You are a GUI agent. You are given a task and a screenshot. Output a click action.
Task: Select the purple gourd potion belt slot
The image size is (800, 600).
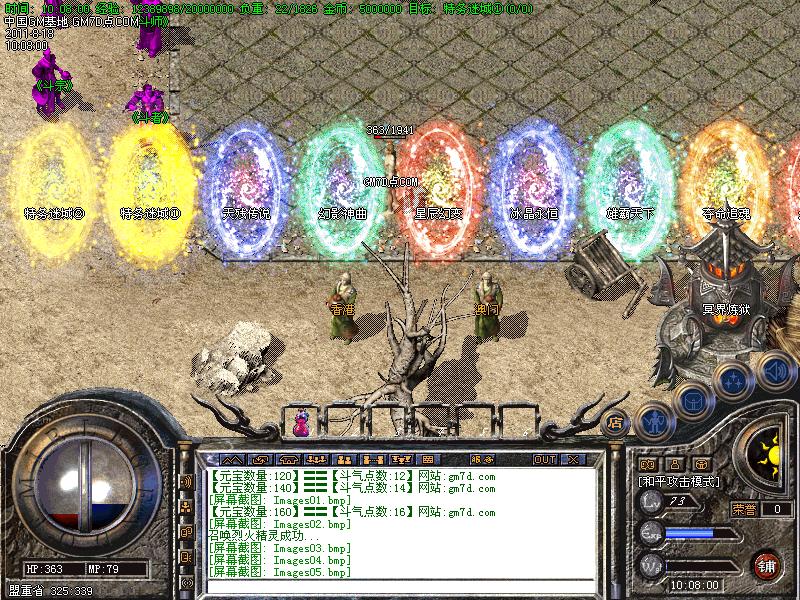click(301, 423)
